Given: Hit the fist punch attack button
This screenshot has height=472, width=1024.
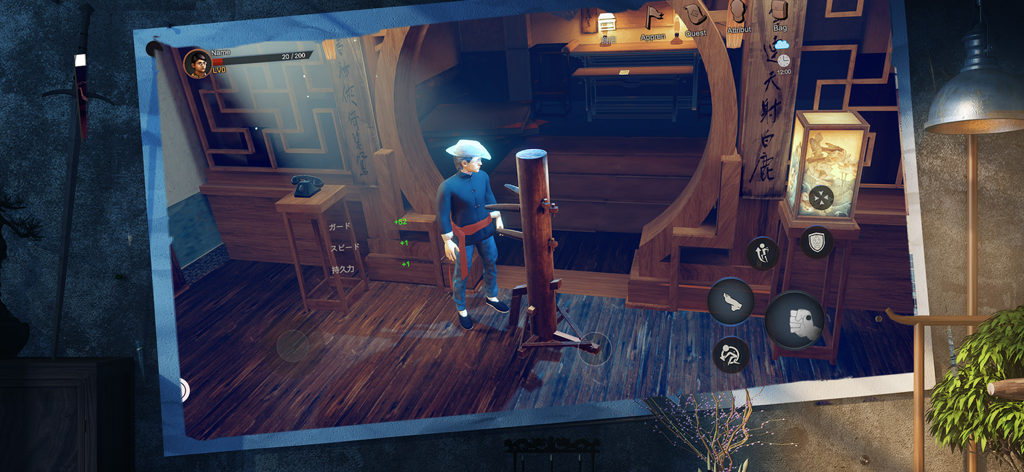Looking at the screenshot, I should (x=795, y=320).
